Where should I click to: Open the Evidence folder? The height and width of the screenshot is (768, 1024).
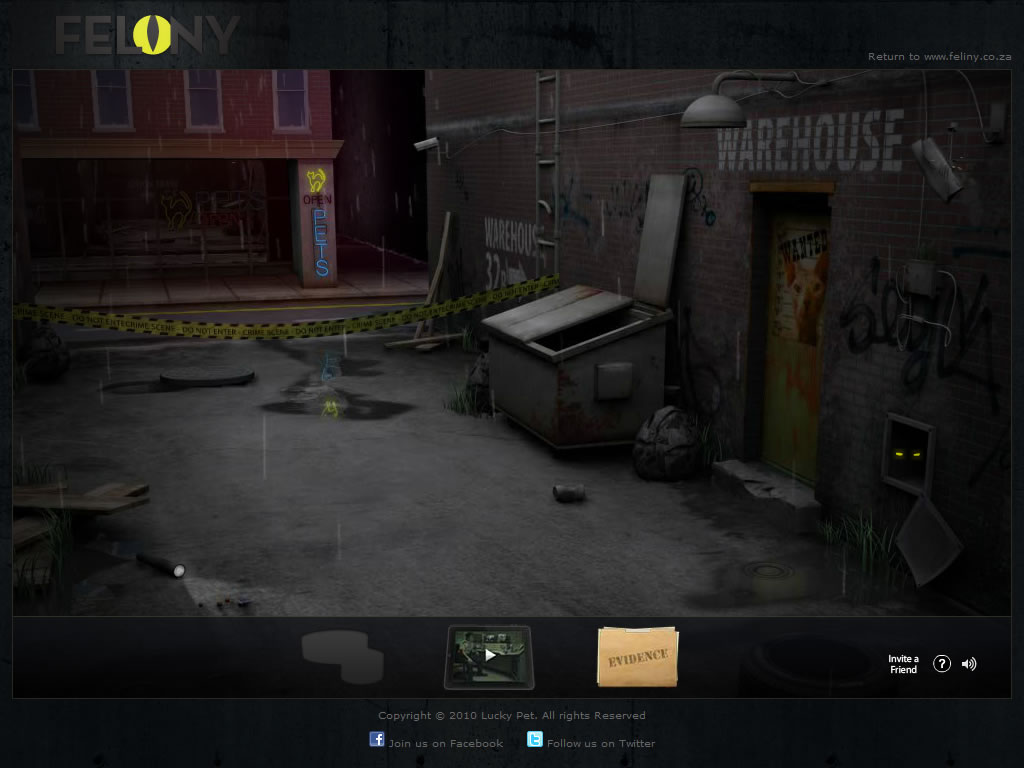pos(638,656)
